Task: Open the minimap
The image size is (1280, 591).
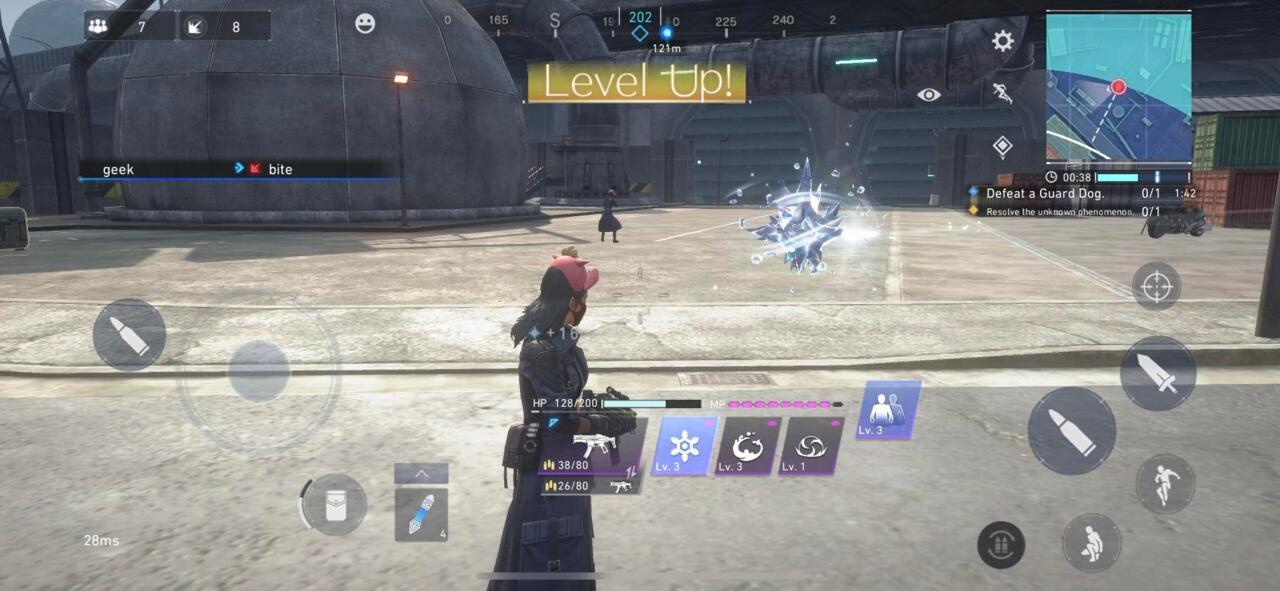Action: click(1118, 88)
